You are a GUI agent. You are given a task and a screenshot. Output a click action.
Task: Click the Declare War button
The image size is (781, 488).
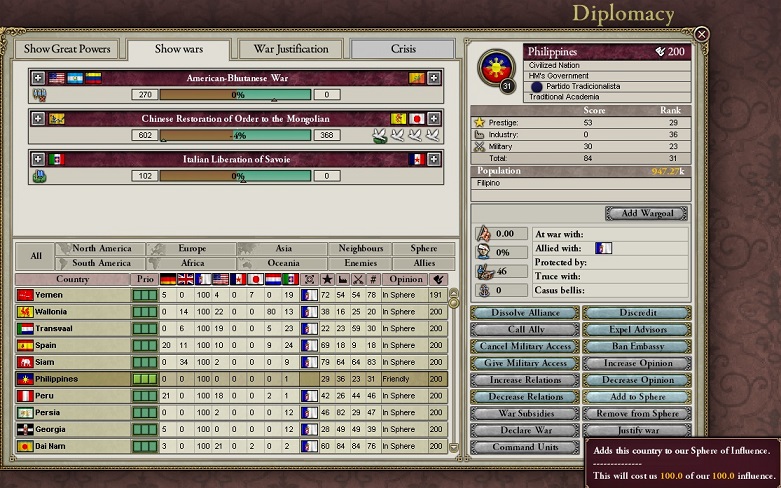[x=524, y=431]
